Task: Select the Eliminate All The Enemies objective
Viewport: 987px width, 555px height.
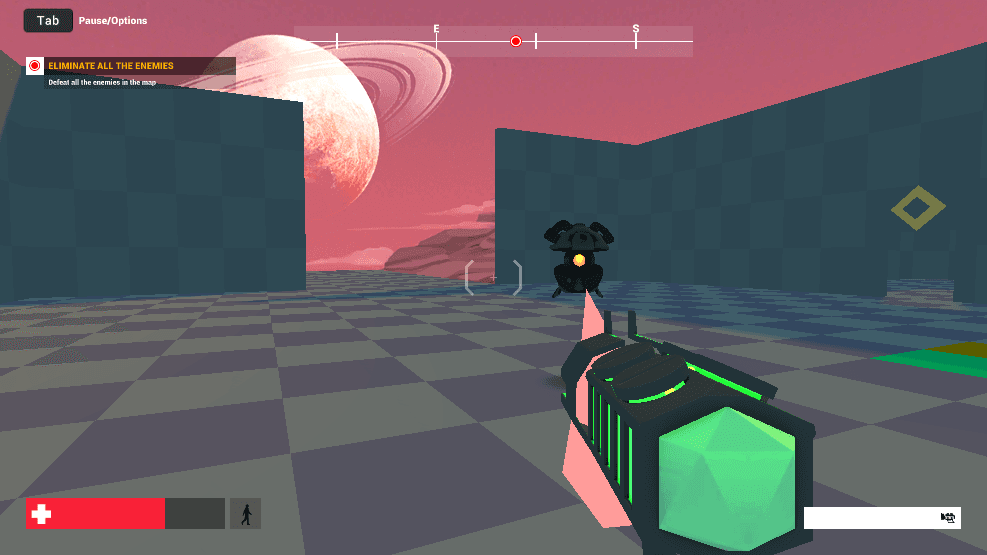Action: click(x=111, y=66)
